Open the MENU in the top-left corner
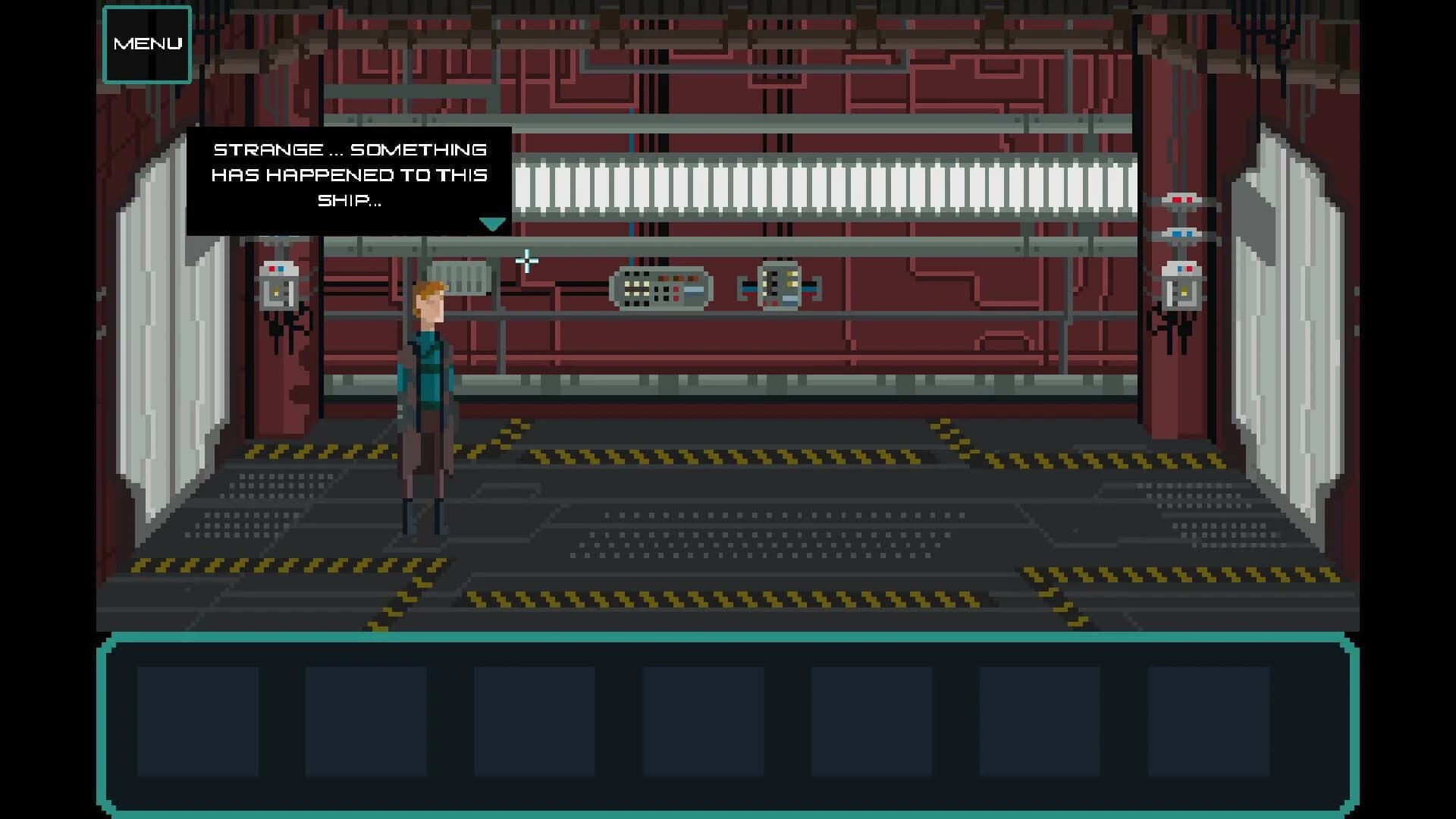Screen dimensions: 1456x819 (x=146, y=43)
